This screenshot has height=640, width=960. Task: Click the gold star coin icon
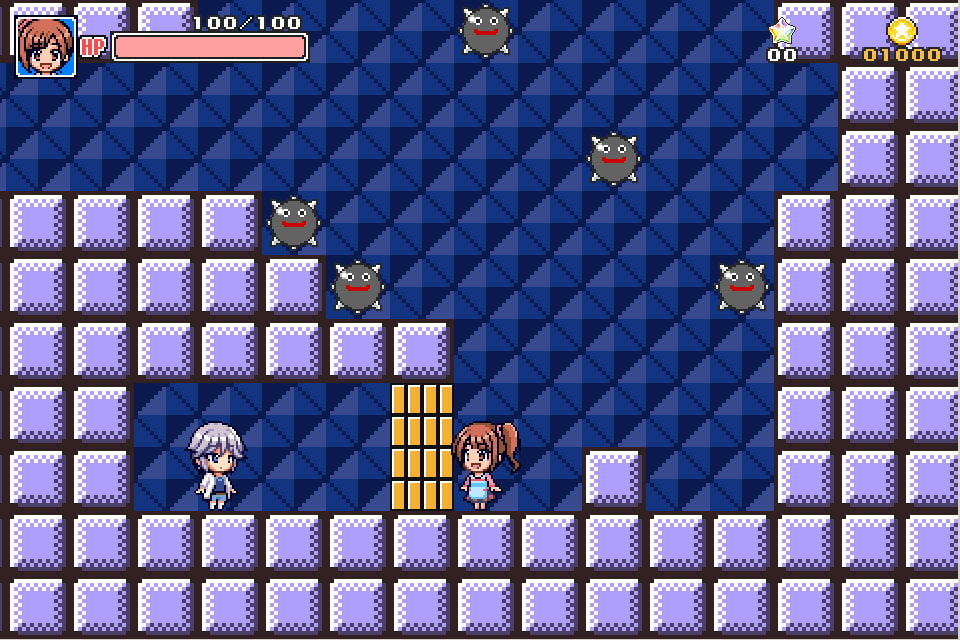point(901,31)
